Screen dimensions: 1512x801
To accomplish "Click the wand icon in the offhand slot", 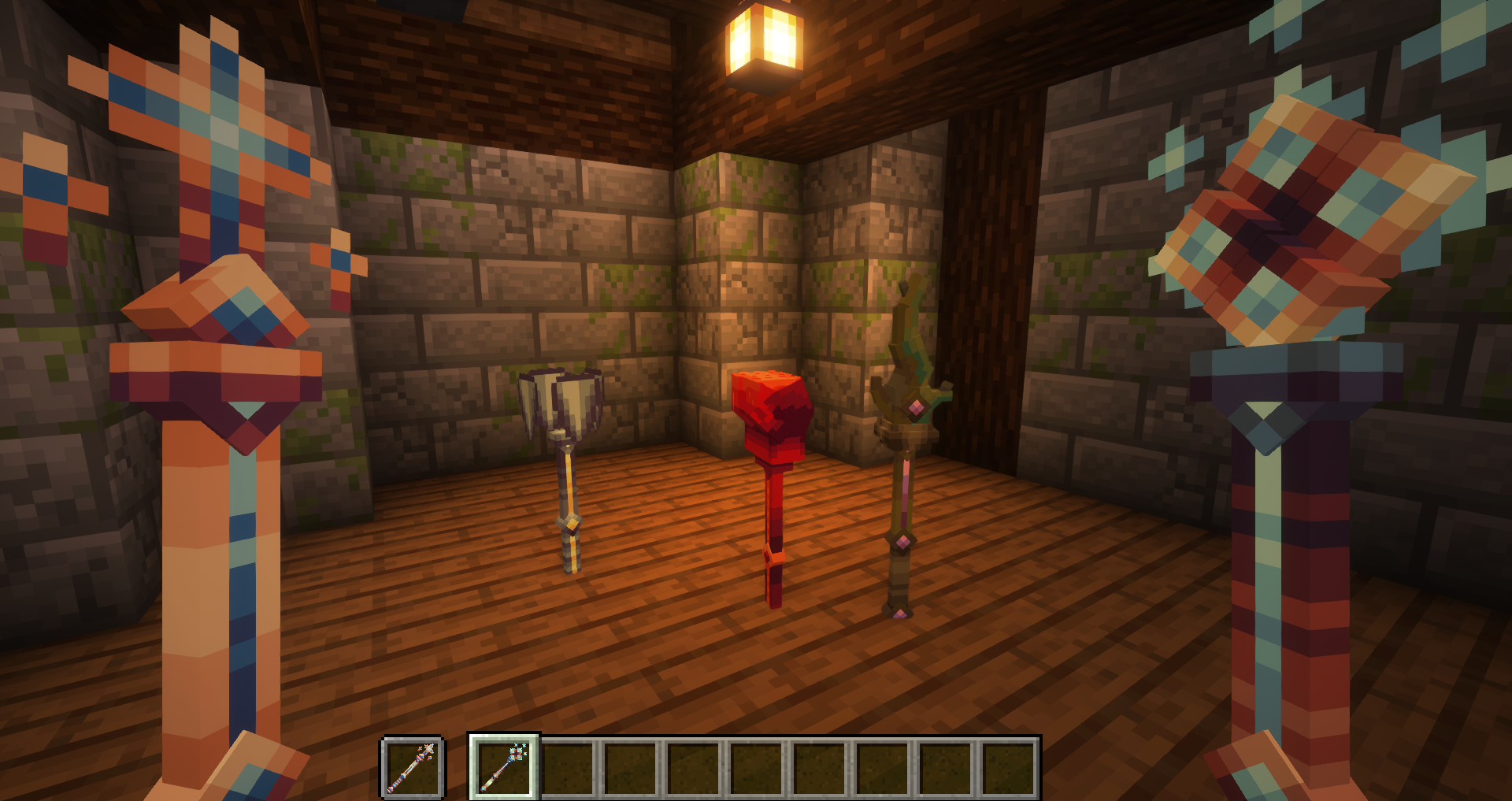I will click(413, 768).
